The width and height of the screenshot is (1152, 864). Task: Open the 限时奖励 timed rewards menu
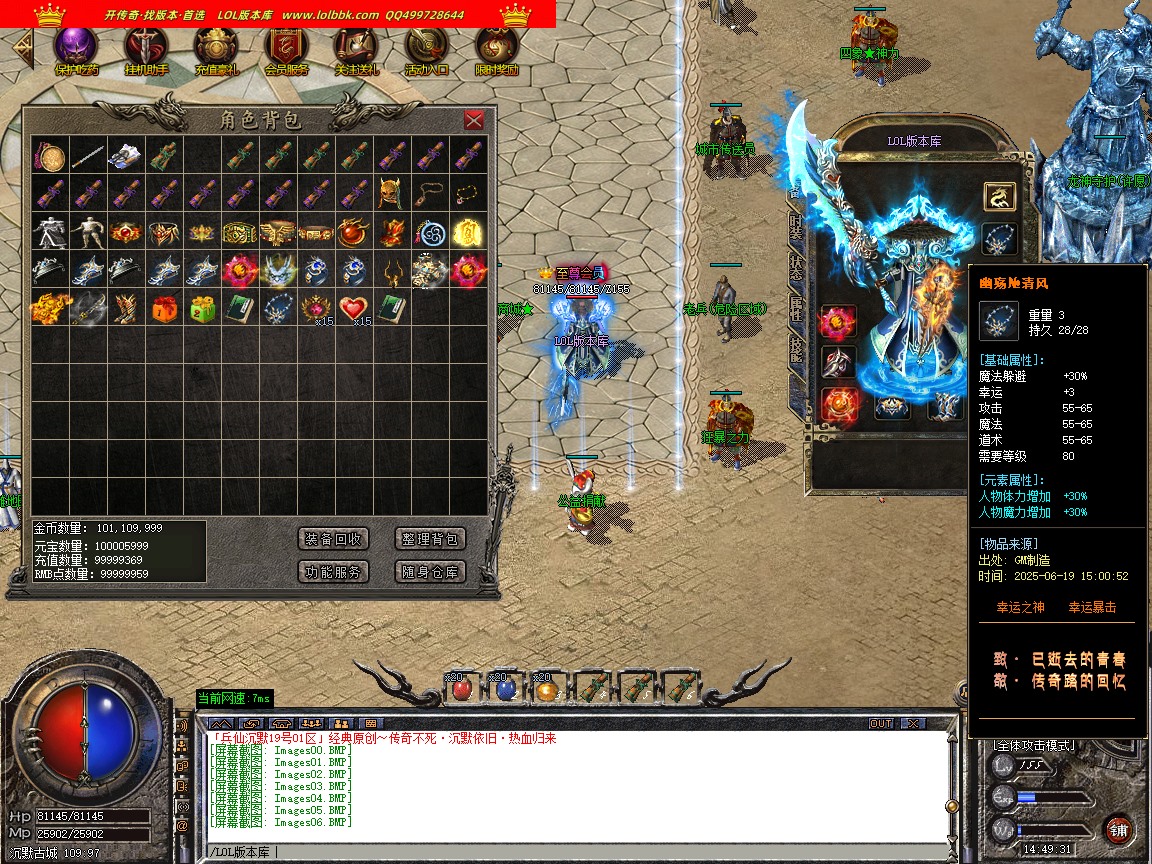pyautogui.click(x=496, y=47)
